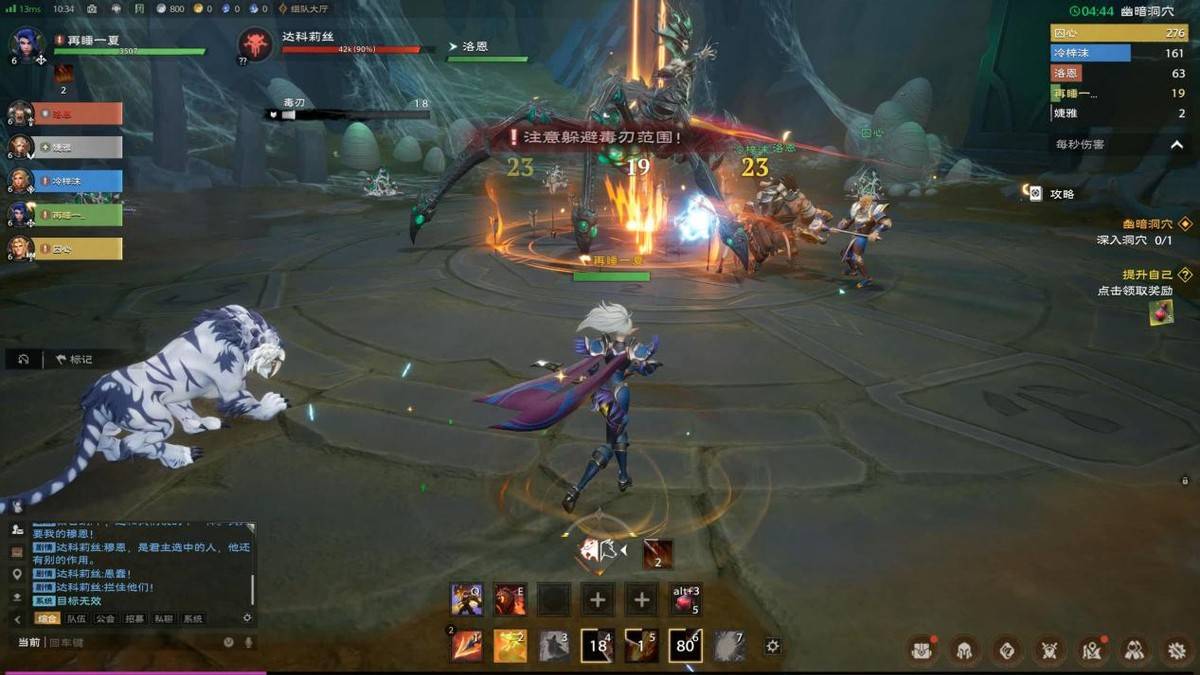This screenshot has height=675, width=1200.
Task: Select party member 冷梓沫 frame
Action: tap(78, 181)
